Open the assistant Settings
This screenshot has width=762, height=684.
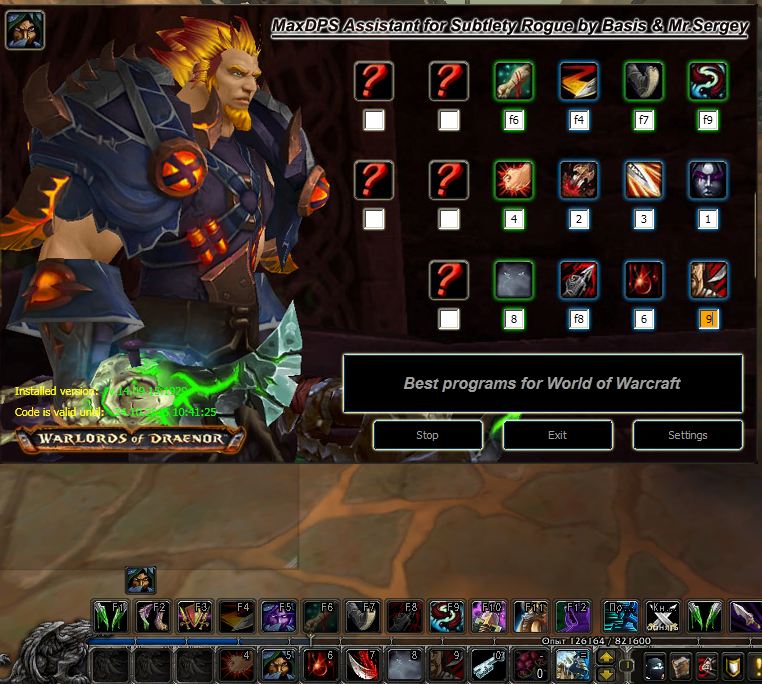point(687,435)
